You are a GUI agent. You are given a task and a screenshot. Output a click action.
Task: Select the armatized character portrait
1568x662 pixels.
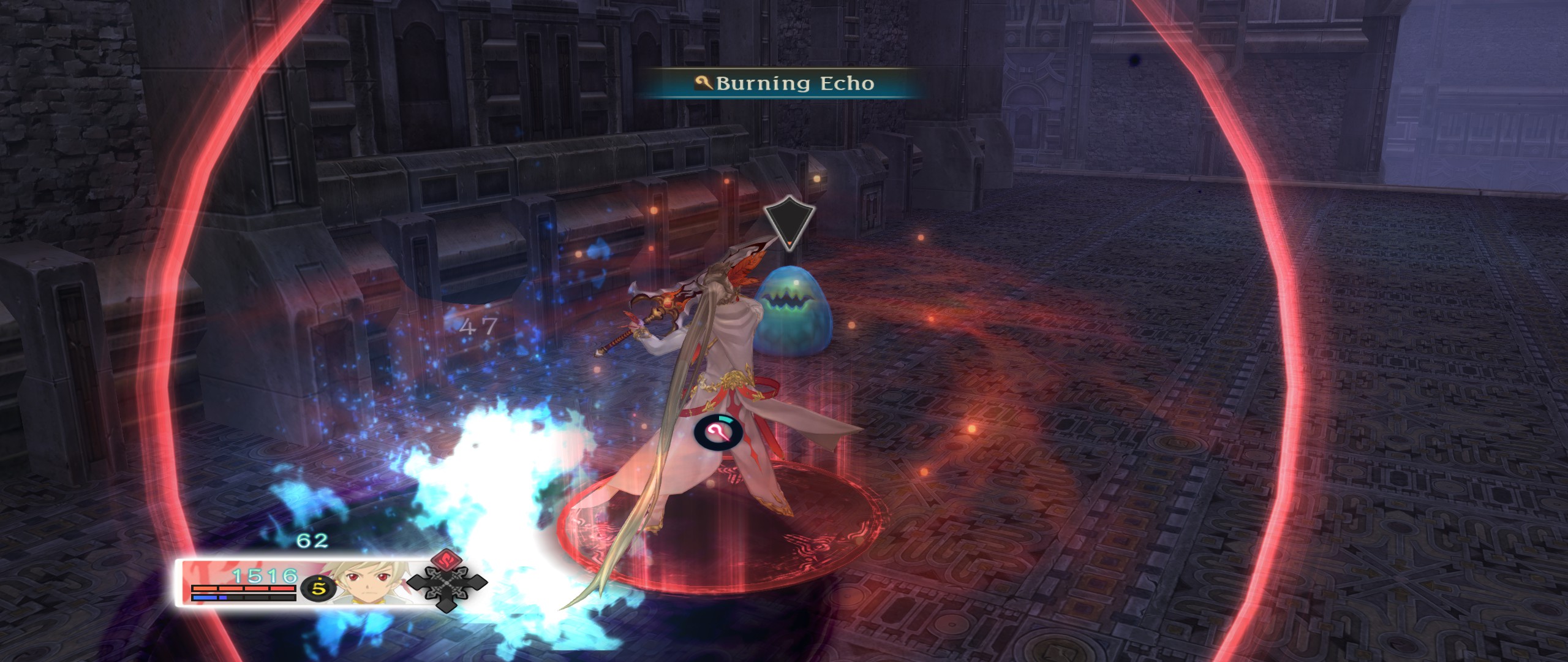pyautogui.click(x=367, y=582)
